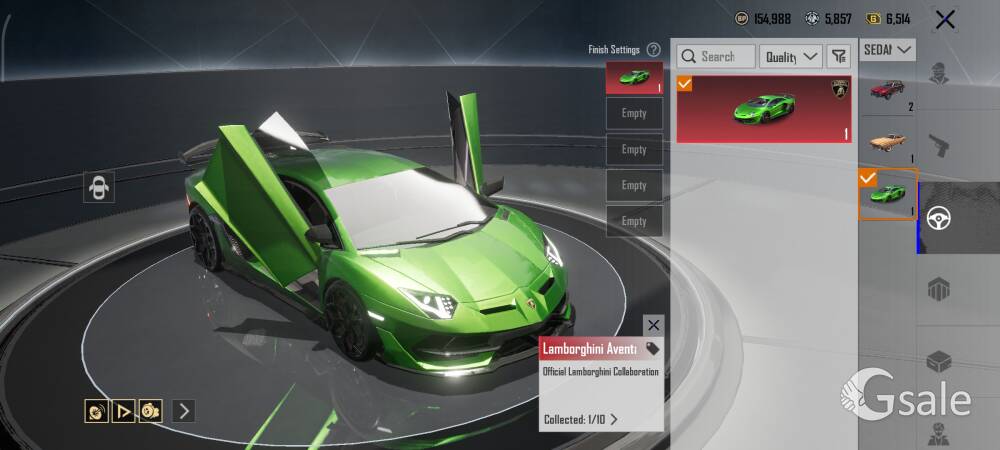The height and width of the screenshot is (450, 1000).
Task: Expand the preview options arrow
Action: [x=183, y=410]
